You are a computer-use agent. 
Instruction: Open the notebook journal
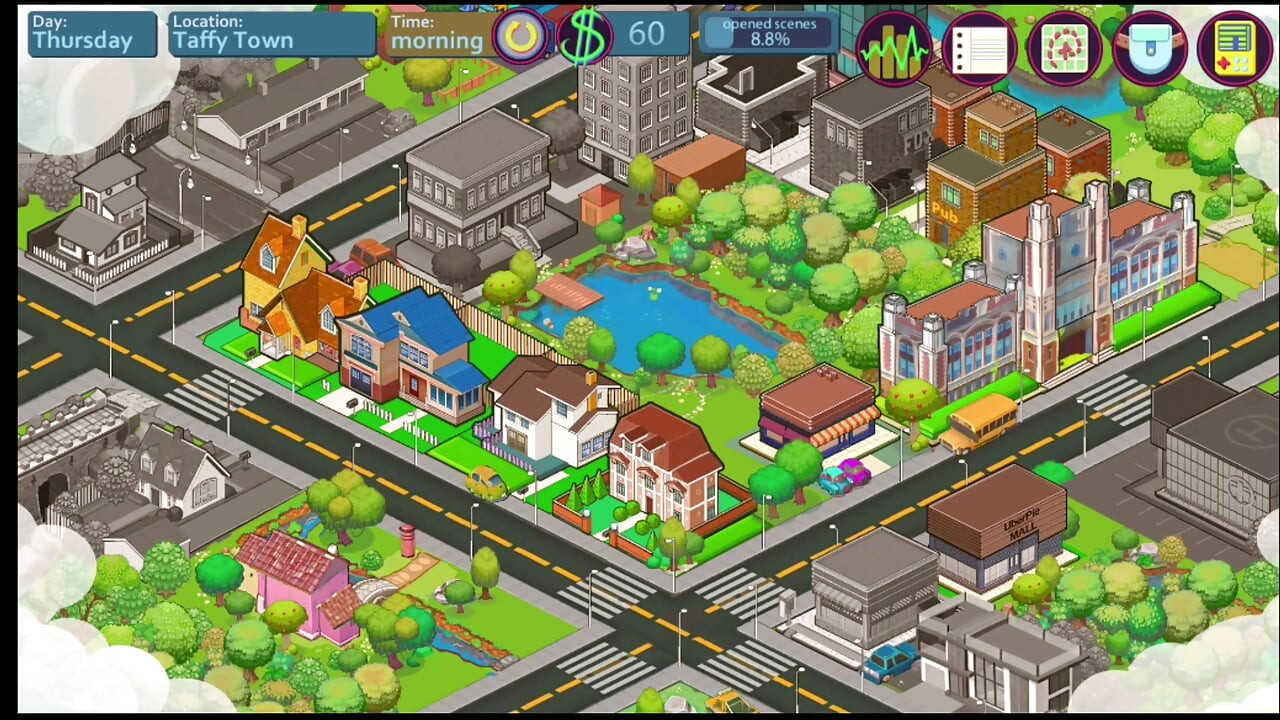[979, 48]
